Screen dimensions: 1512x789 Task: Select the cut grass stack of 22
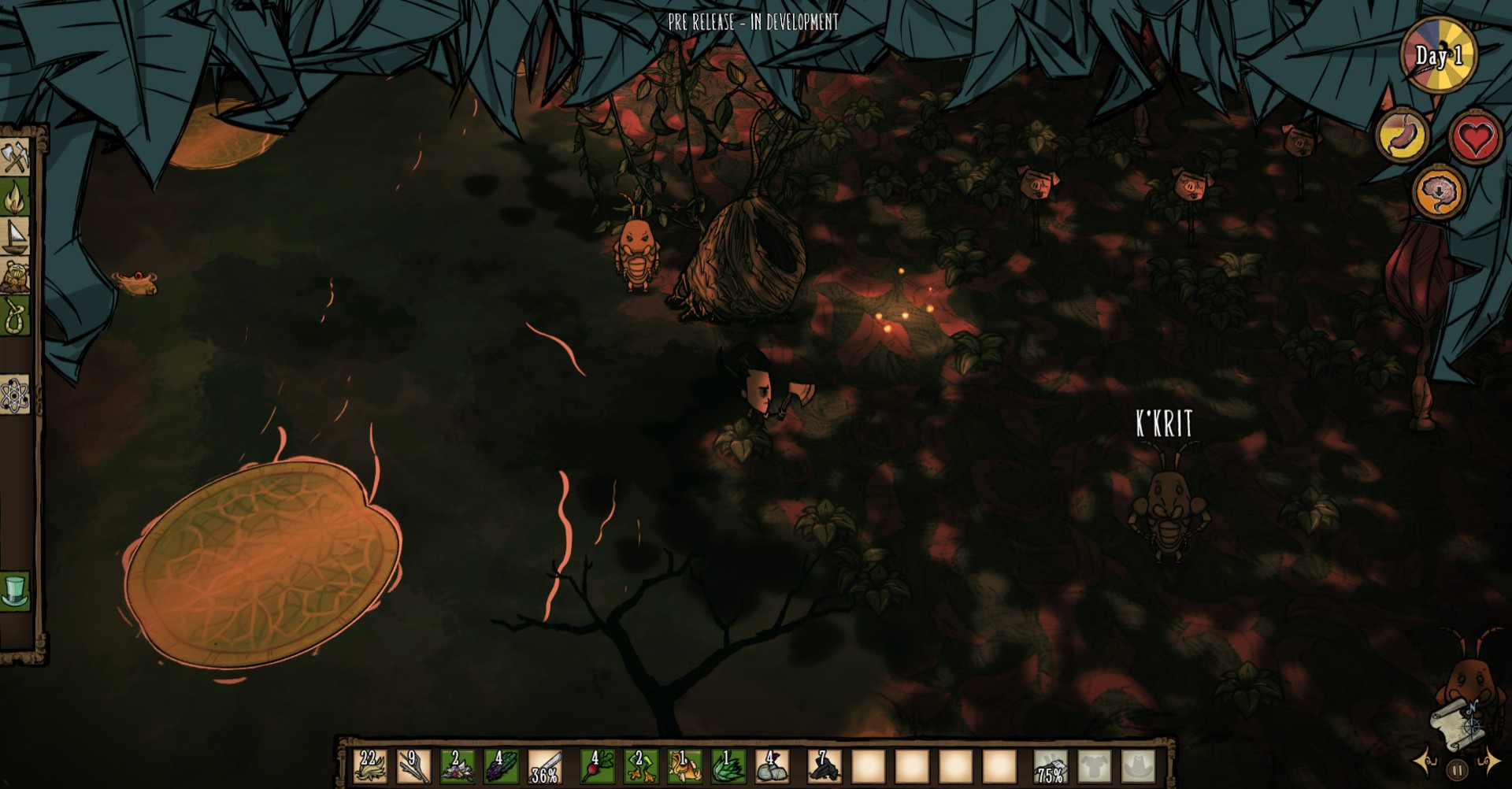[x=370, y=765]
